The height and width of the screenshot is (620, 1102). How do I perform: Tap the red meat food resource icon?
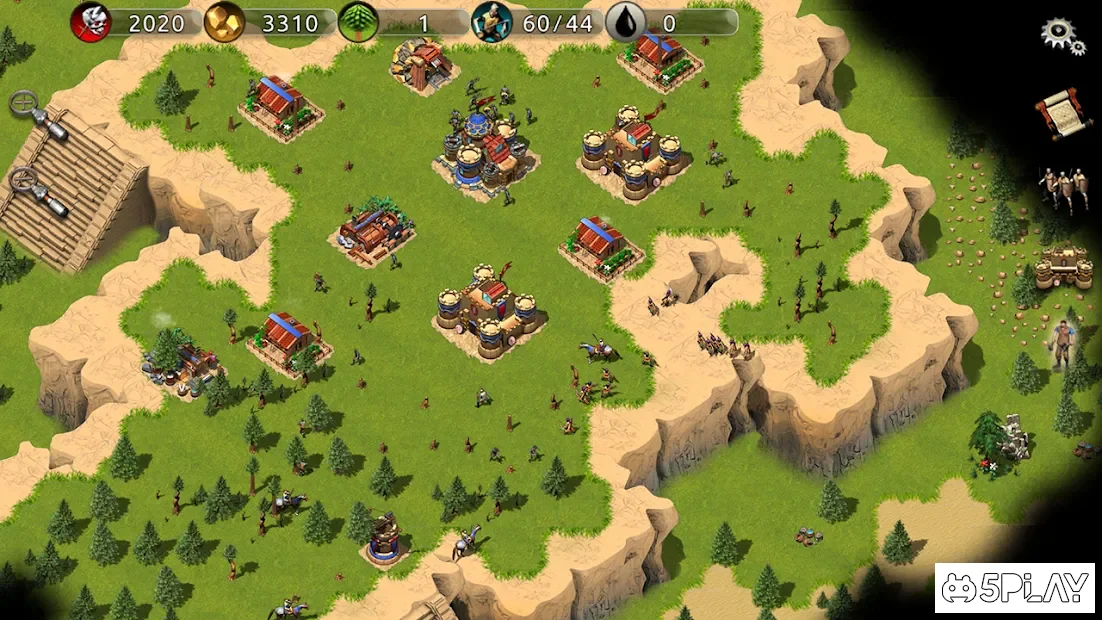coord(91,22)
